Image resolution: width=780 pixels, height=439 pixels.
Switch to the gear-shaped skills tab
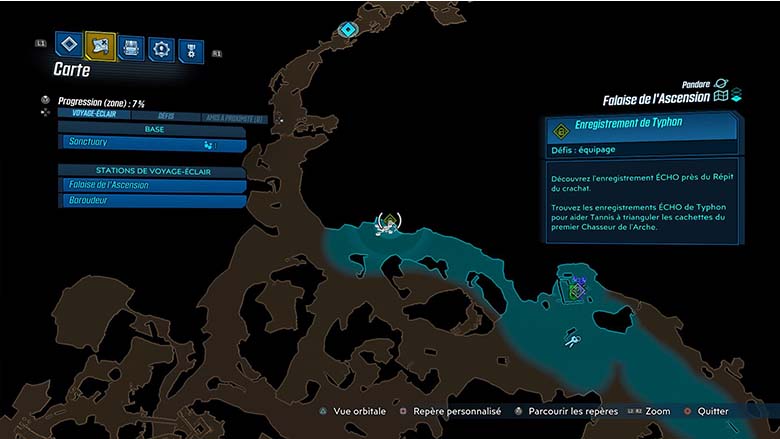coord(161,48)
